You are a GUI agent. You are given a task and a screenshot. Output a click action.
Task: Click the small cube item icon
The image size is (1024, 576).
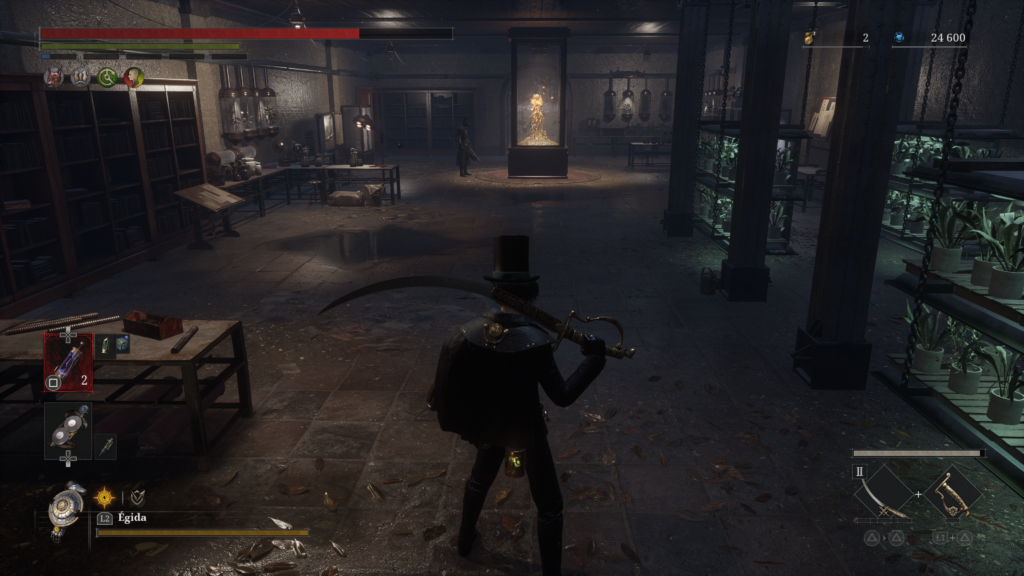point(122,343)
